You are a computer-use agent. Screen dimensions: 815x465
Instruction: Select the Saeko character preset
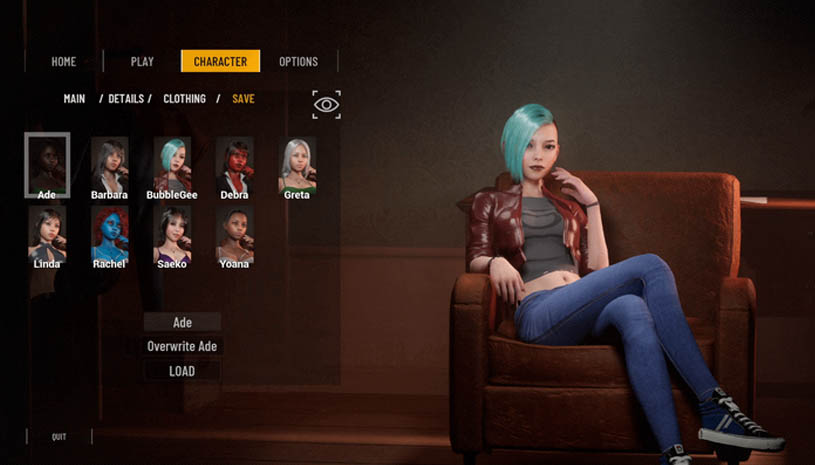tap(172, 235)
